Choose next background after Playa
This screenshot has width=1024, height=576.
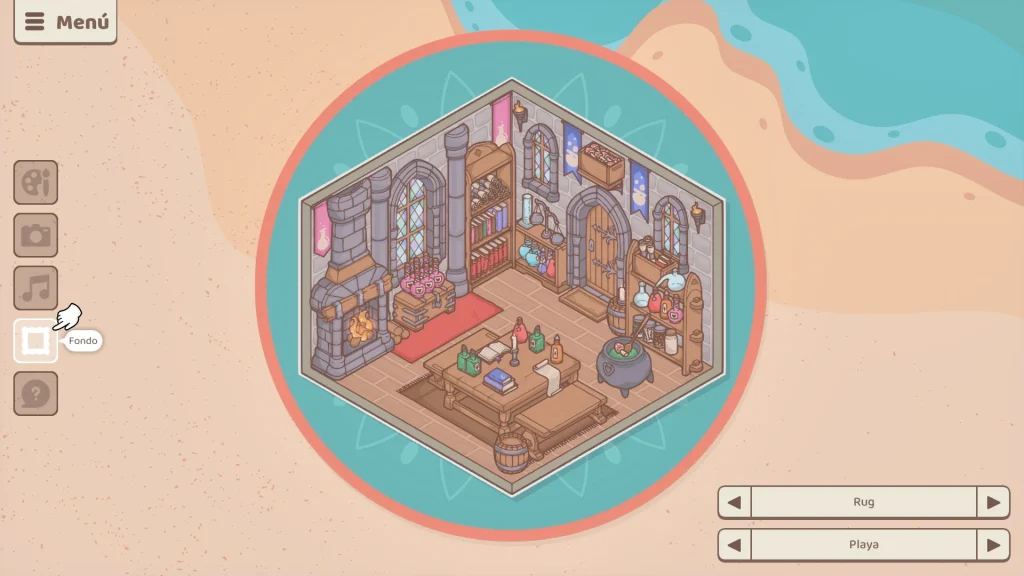pyautogui.click(x=993, y=545)
